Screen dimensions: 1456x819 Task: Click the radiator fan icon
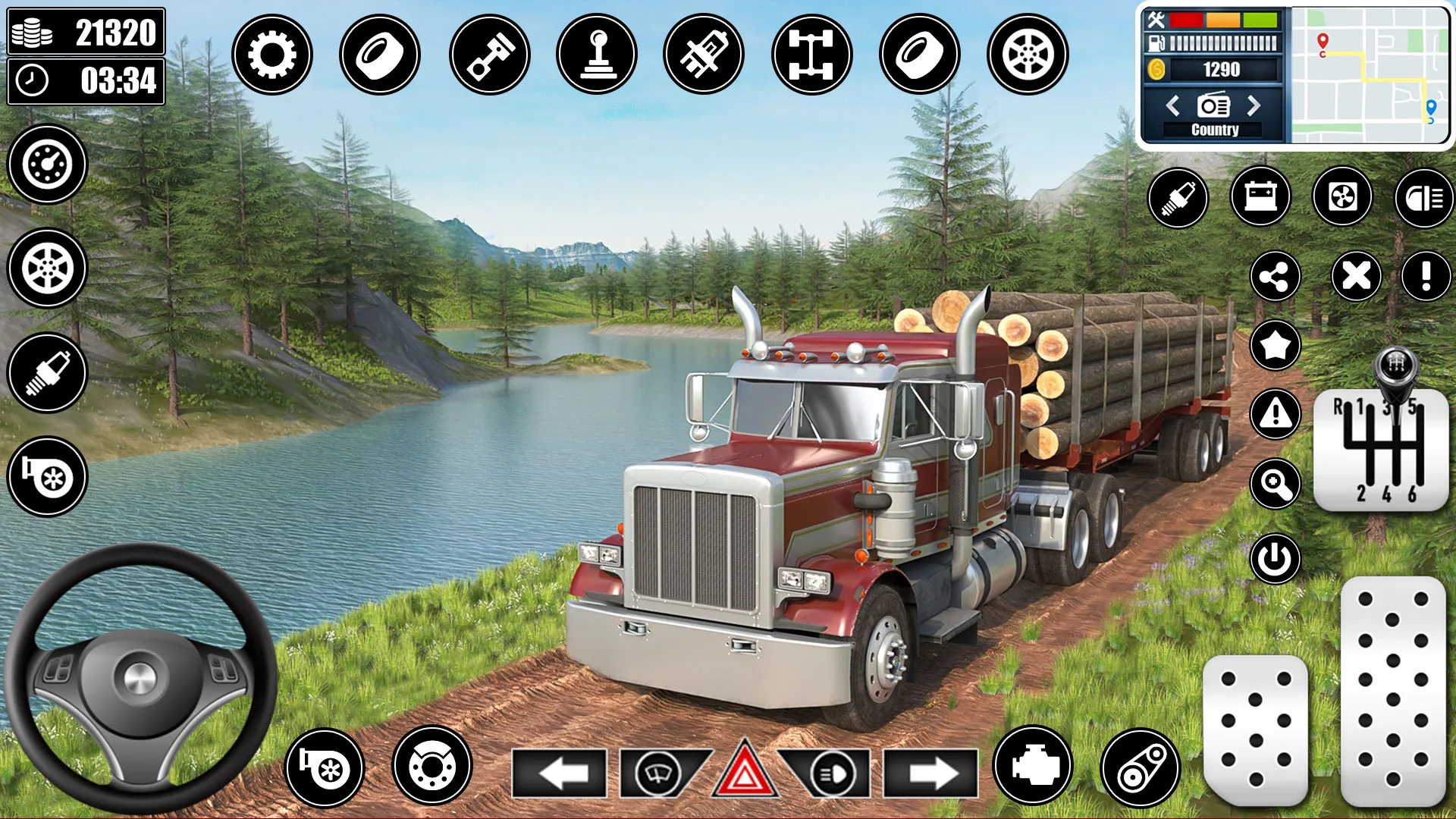[1341, 197]
